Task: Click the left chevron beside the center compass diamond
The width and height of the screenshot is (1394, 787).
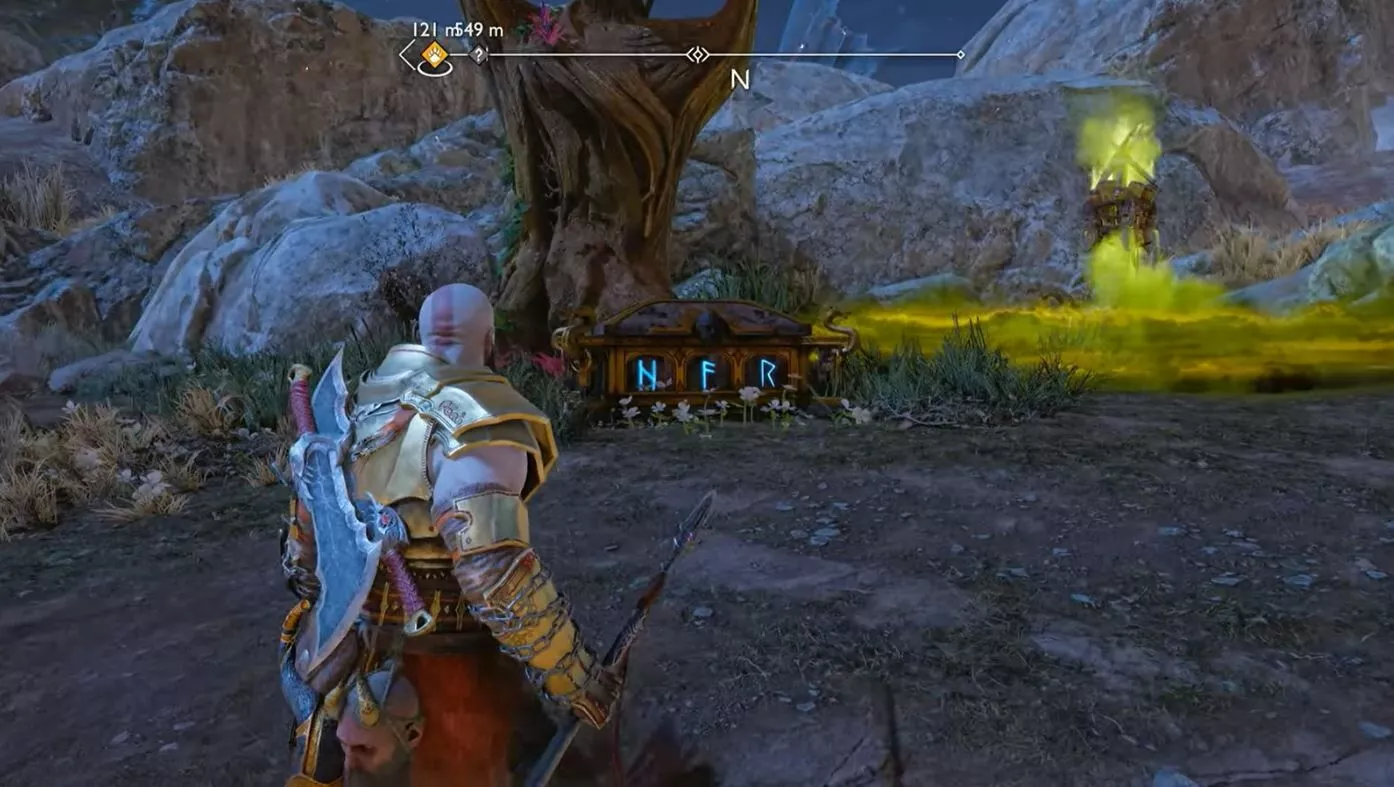Action: point(689,54)
